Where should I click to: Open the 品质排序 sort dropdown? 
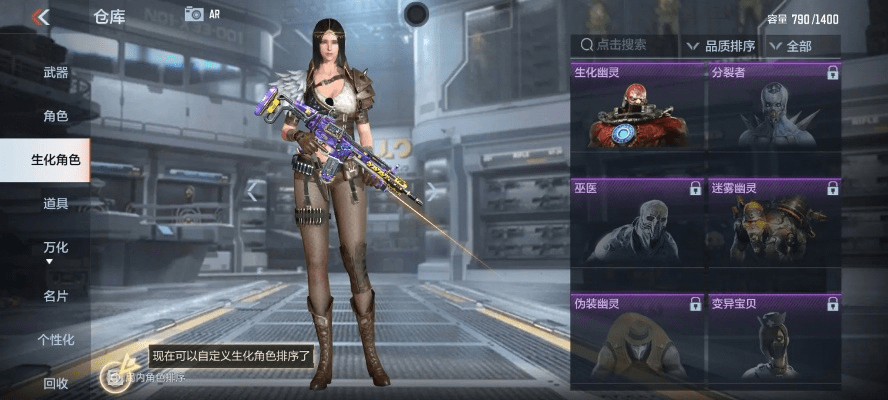click(x=720, y=46)
